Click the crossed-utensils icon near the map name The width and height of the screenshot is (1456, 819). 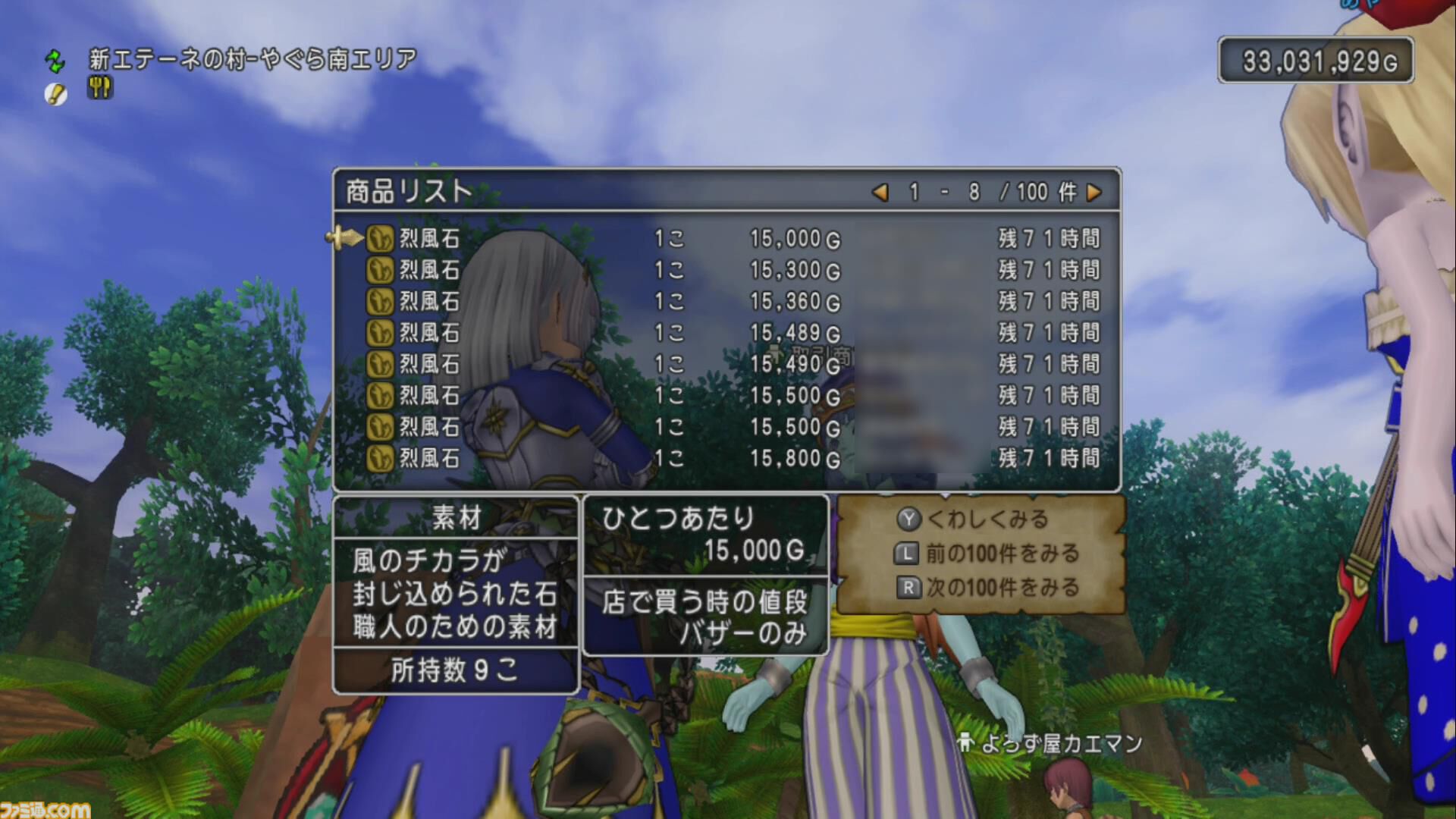pos(99,89)
